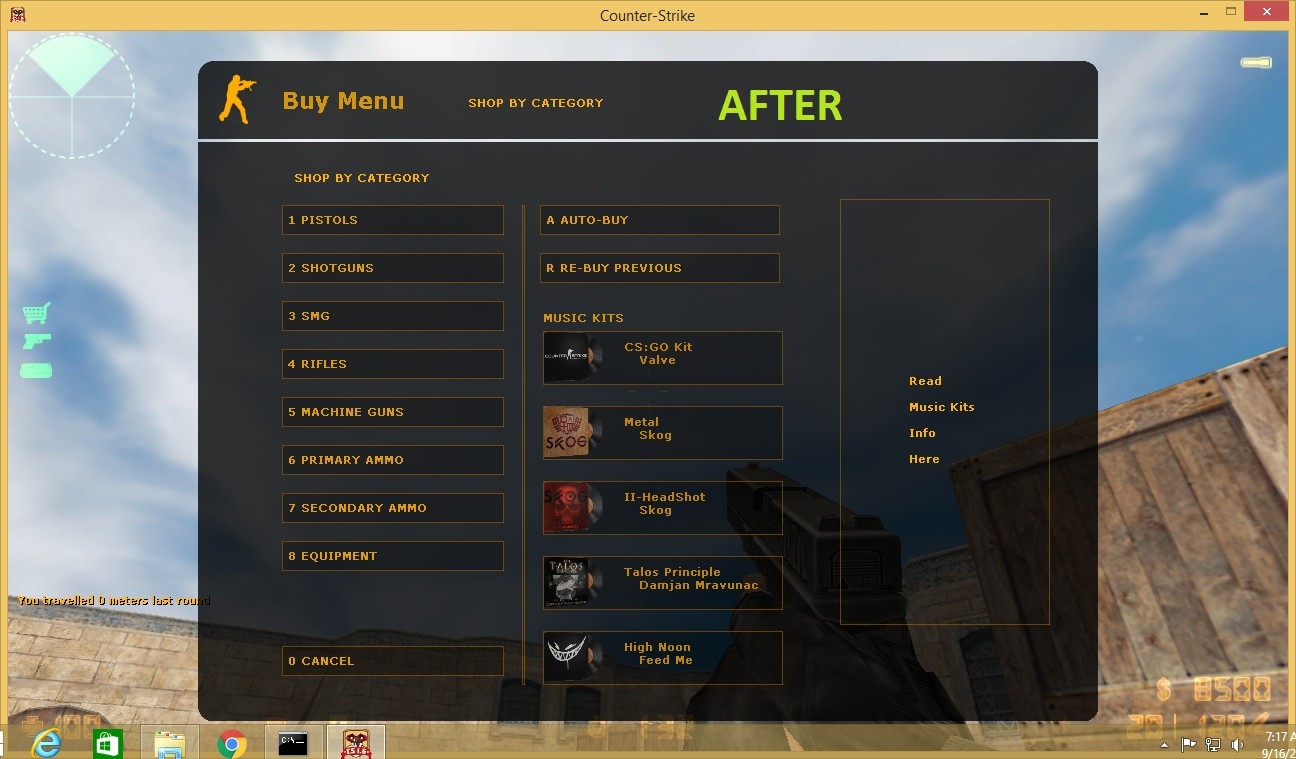Click the green pistol HUD icon

[x=36, y=341]
